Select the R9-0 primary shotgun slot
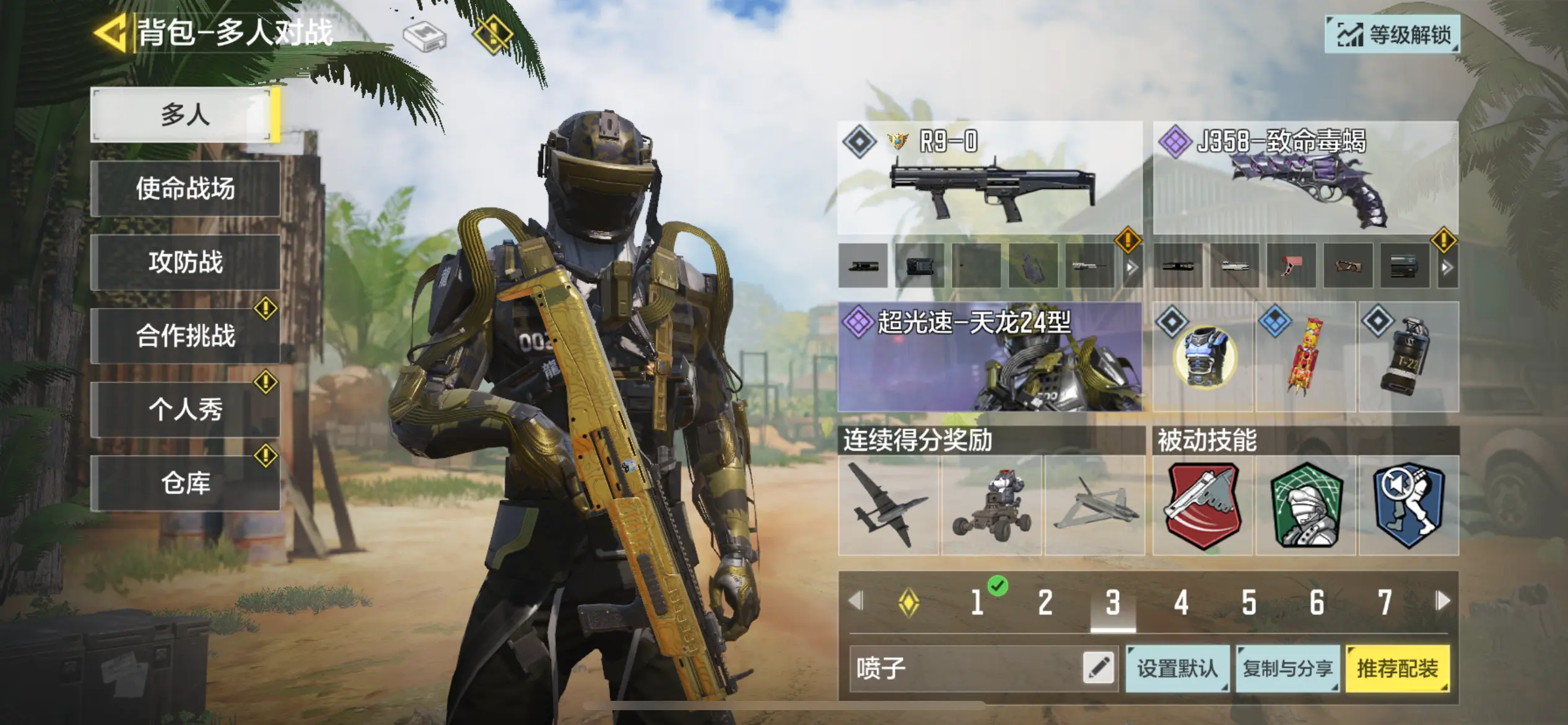The width and height of the screenshot is (1568, 725). click(990, 178)
